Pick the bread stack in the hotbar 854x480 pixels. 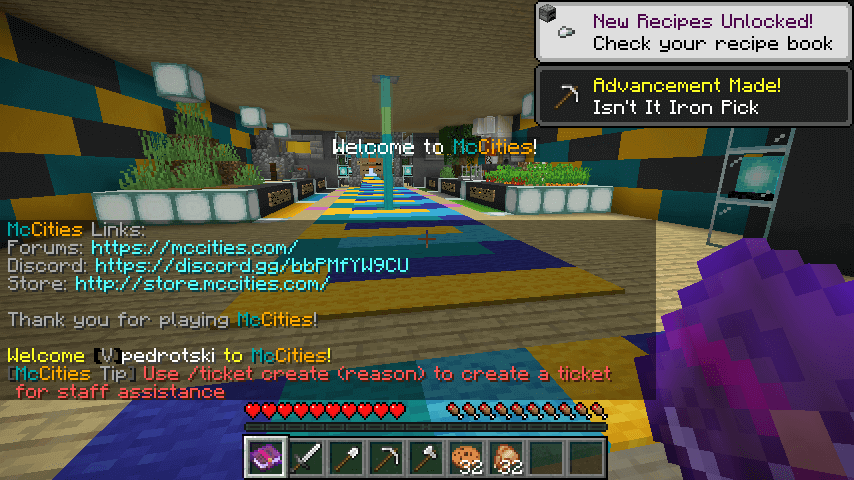(x=507, y=457)
